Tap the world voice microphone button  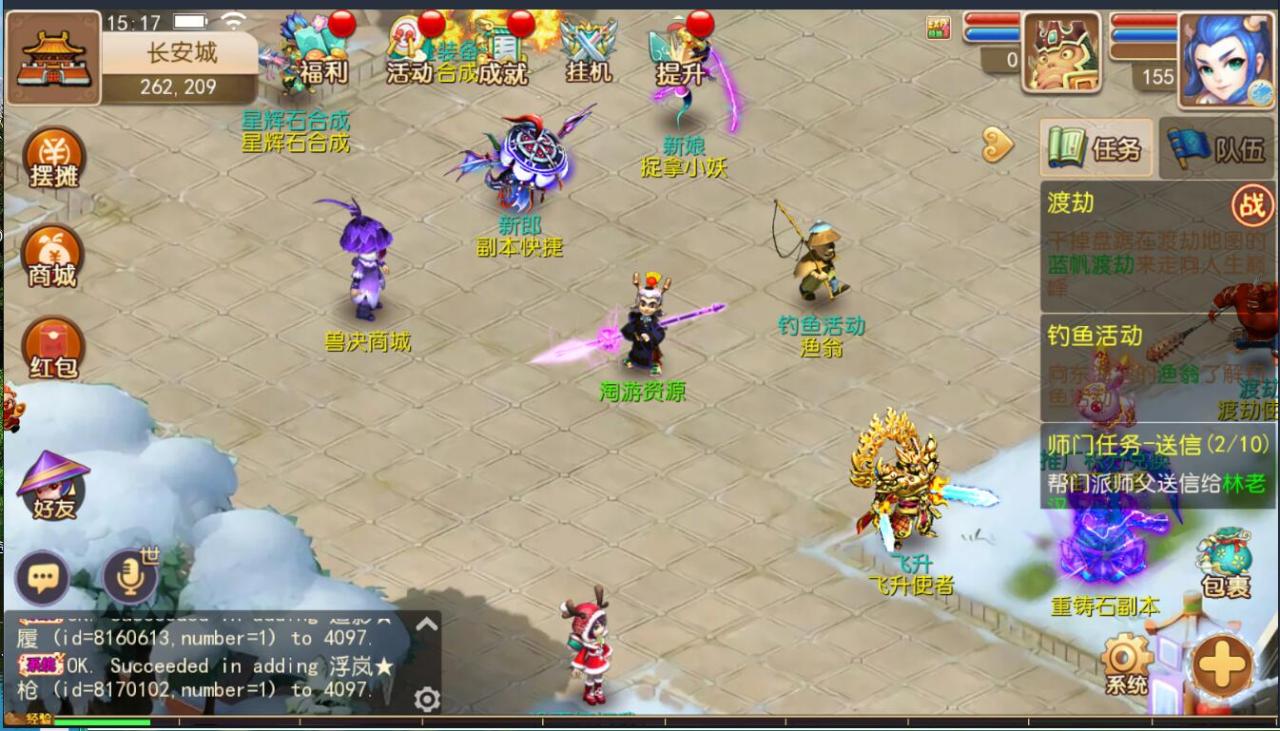click(x=130, y=578)
